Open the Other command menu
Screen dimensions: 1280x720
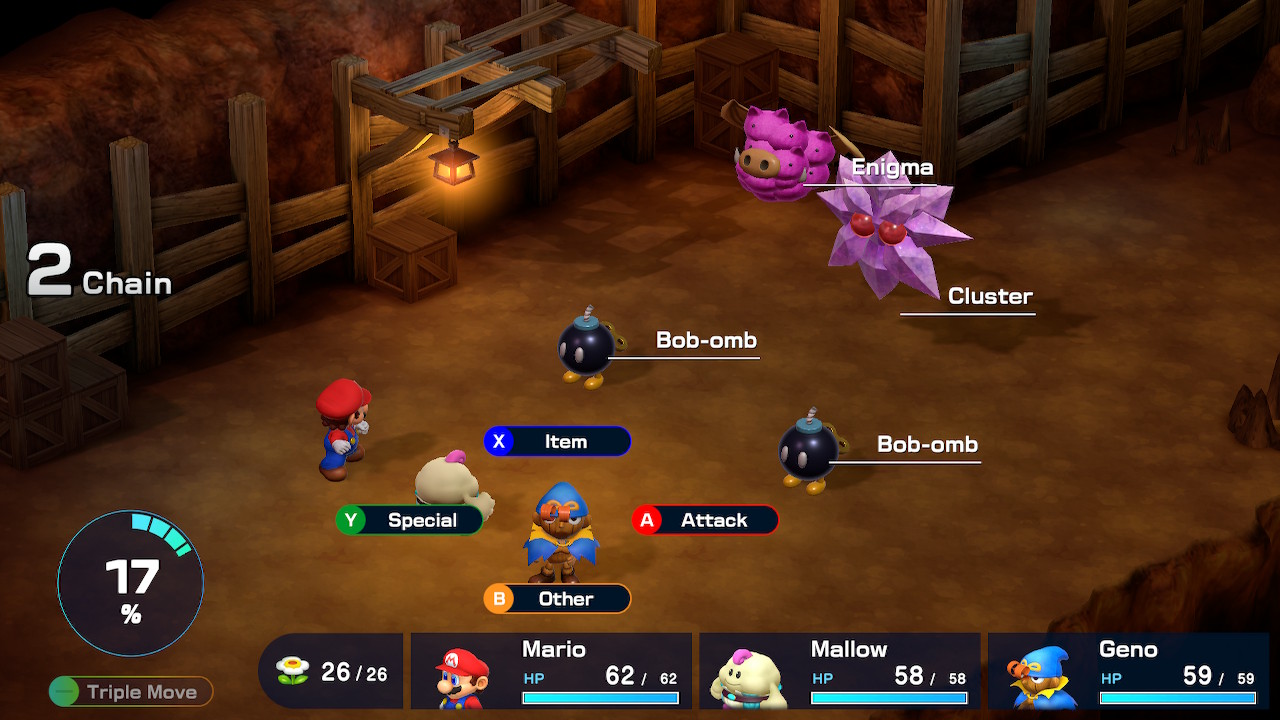pyautogui.click(x=558, y=599)
